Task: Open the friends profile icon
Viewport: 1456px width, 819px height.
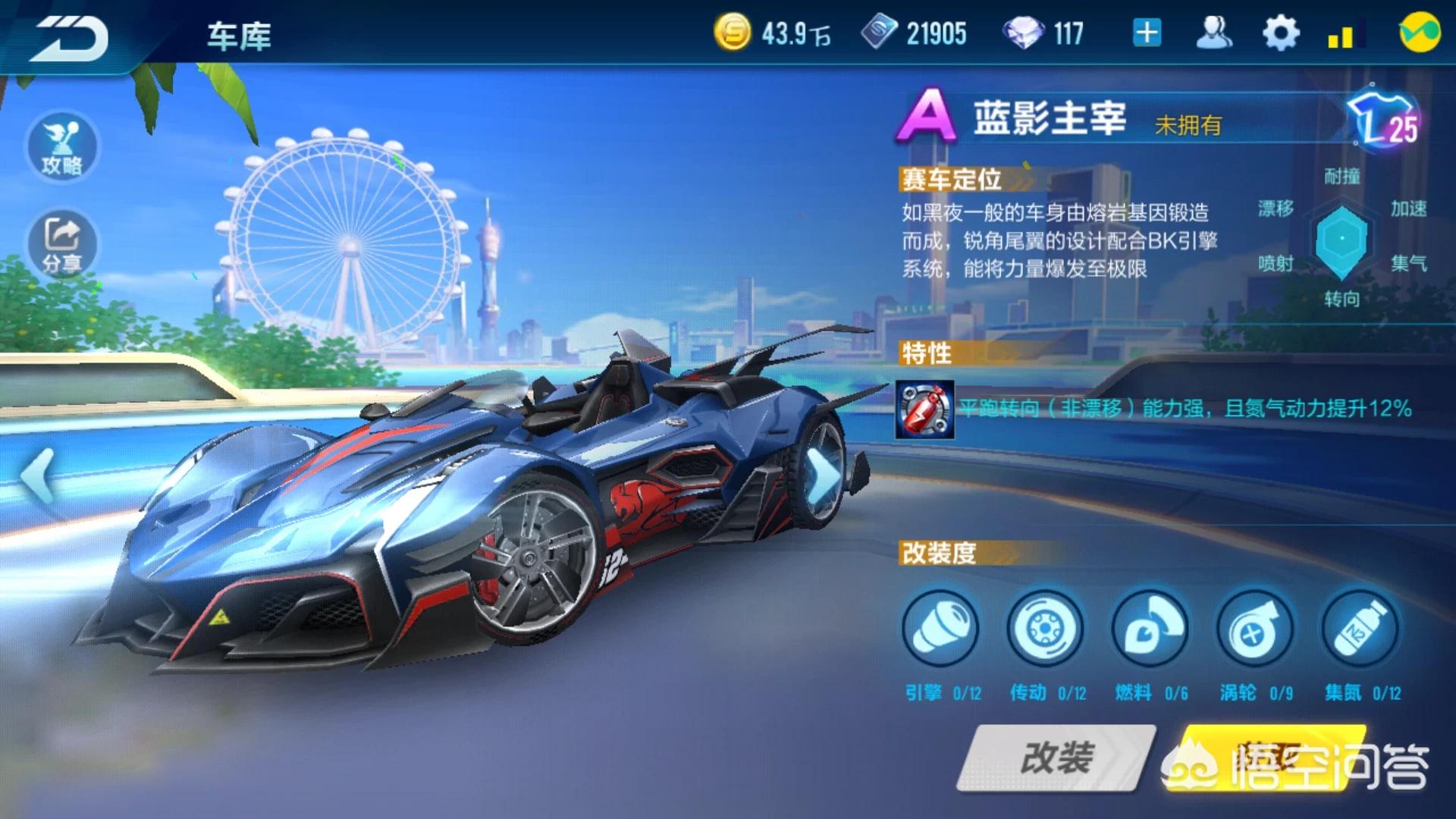Action: click(1213, 33)
